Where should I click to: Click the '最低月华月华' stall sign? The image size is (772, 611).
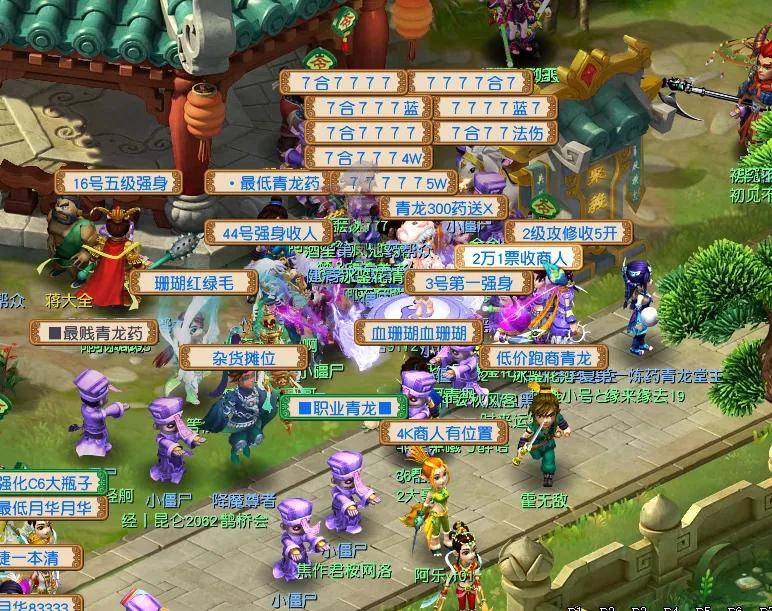[x=52, y=508]
